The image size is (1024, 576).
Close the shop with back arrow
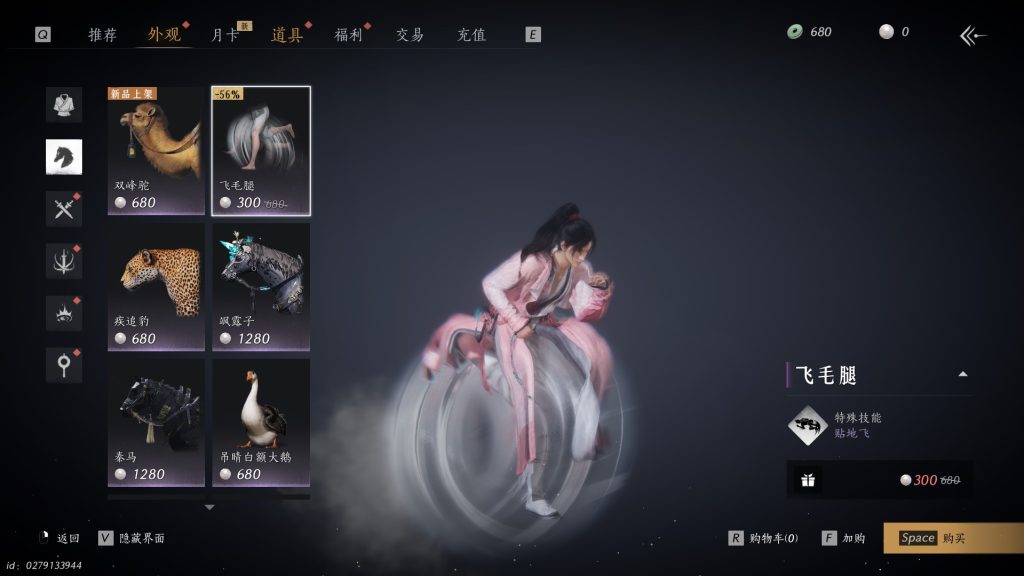pyautogui.click(x=972, y=36)
